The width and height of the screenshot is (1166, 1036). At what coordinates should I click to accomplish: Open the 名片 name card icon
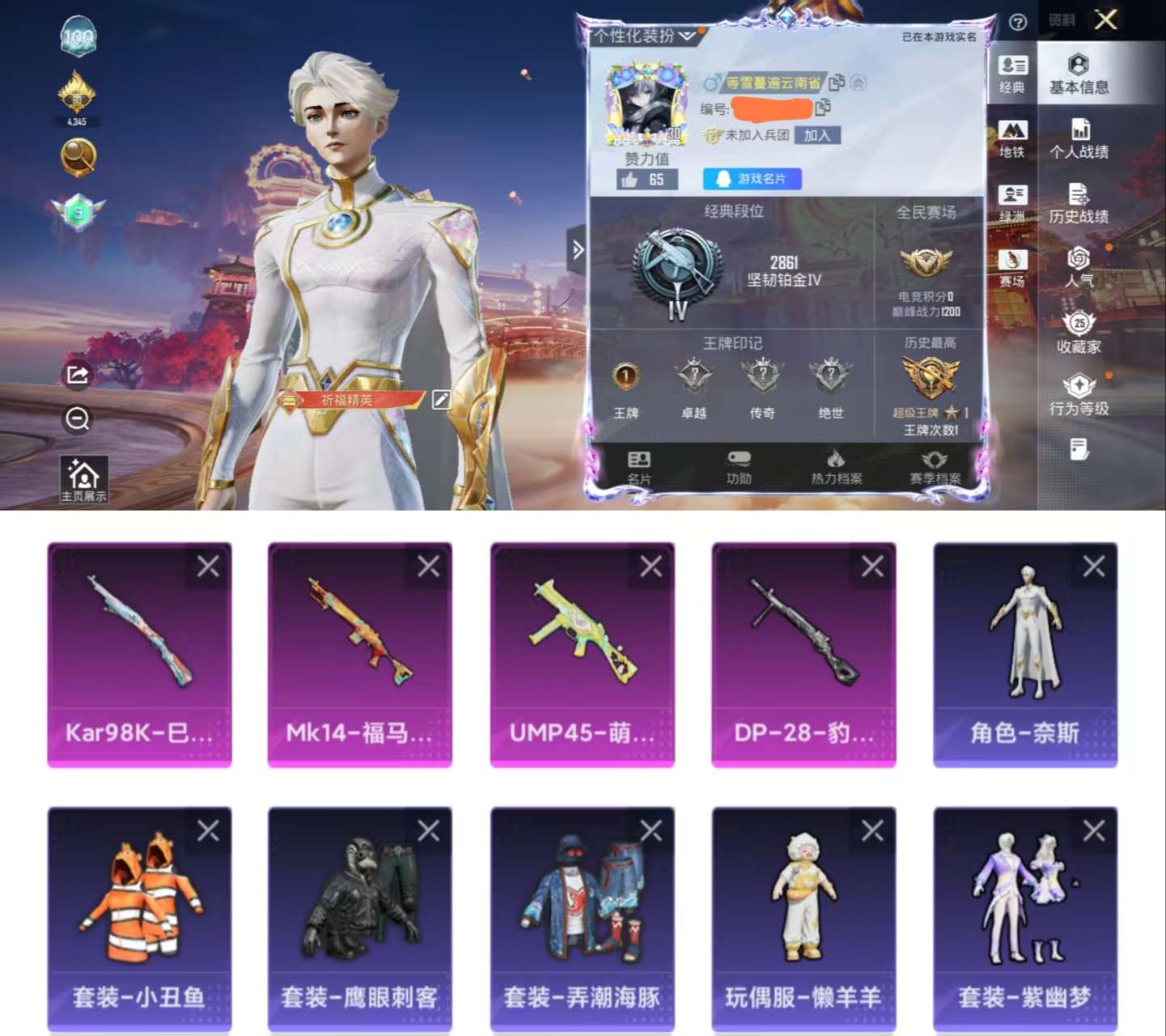640,466
